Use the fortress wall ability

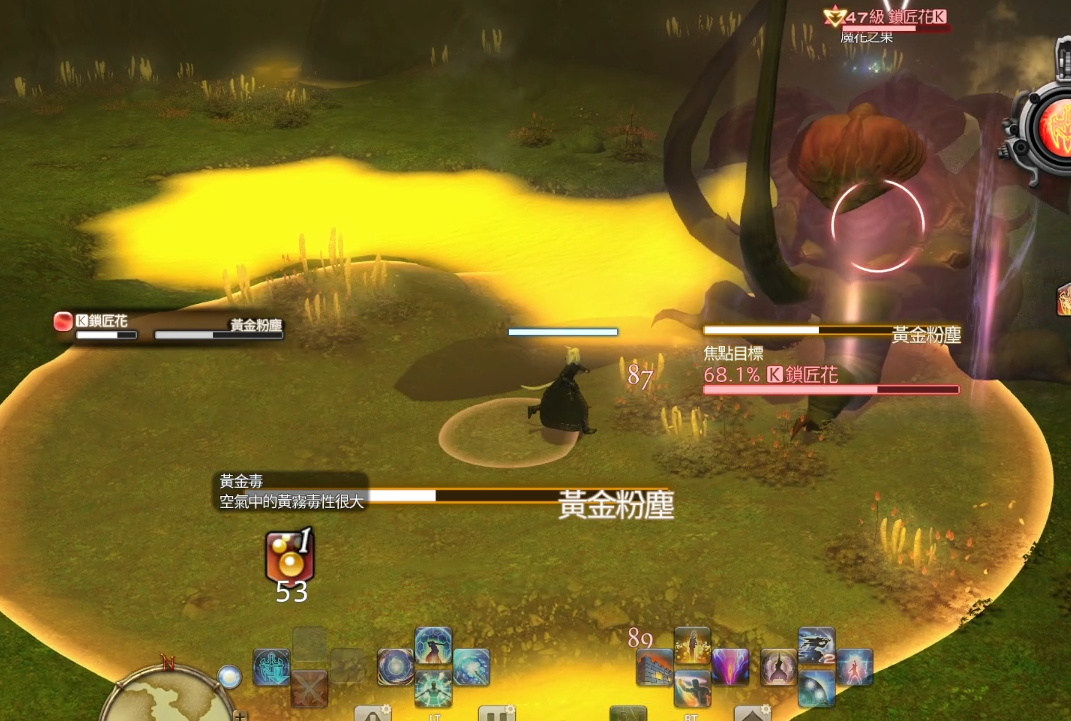pyautogui.click(x=655, y=667)
